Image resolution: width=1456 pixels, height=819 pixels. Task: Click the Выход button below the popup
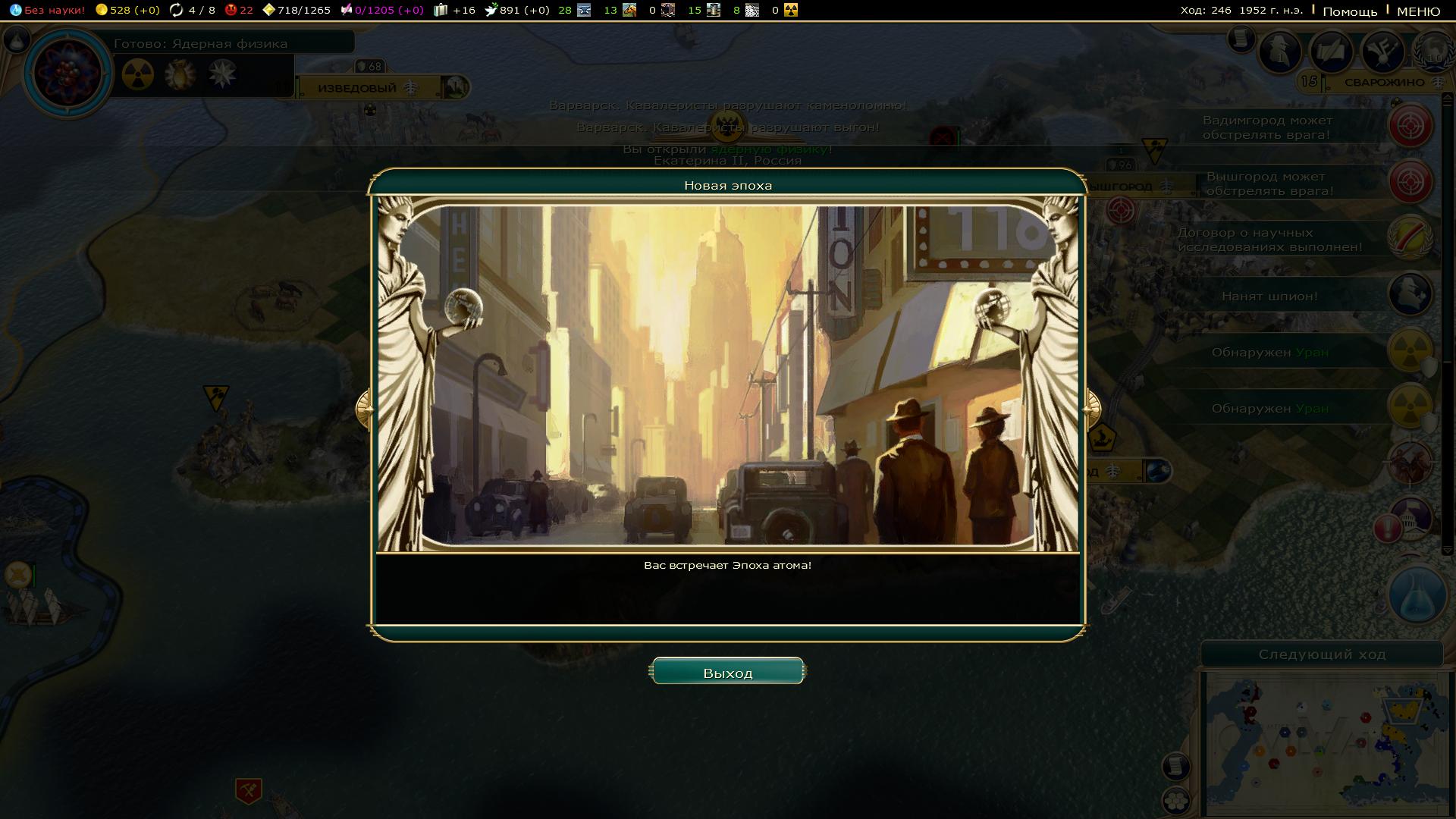(727, 672)
